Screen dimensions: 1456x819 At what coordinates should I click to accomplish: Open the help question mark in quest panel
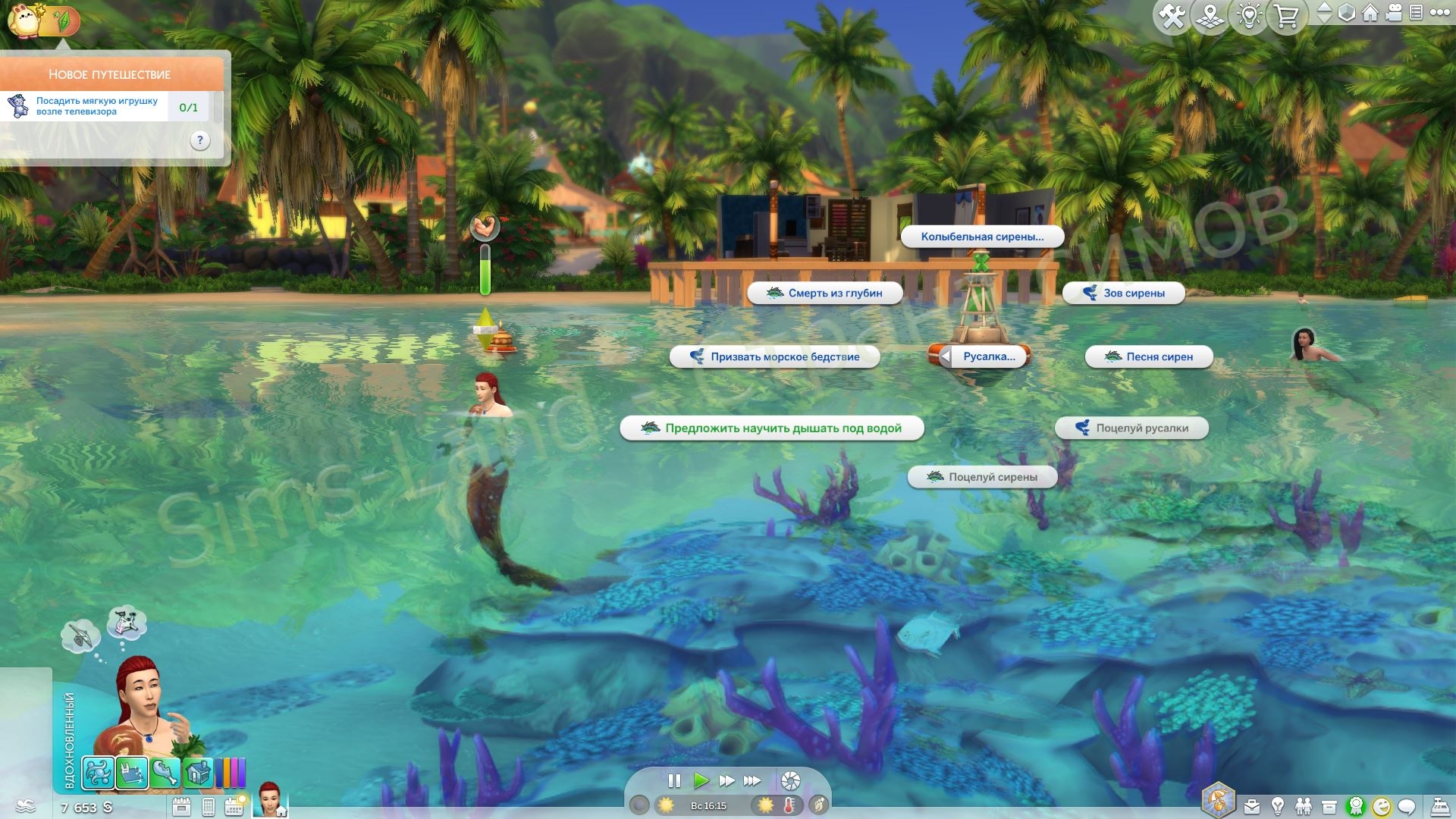point(200,140)
